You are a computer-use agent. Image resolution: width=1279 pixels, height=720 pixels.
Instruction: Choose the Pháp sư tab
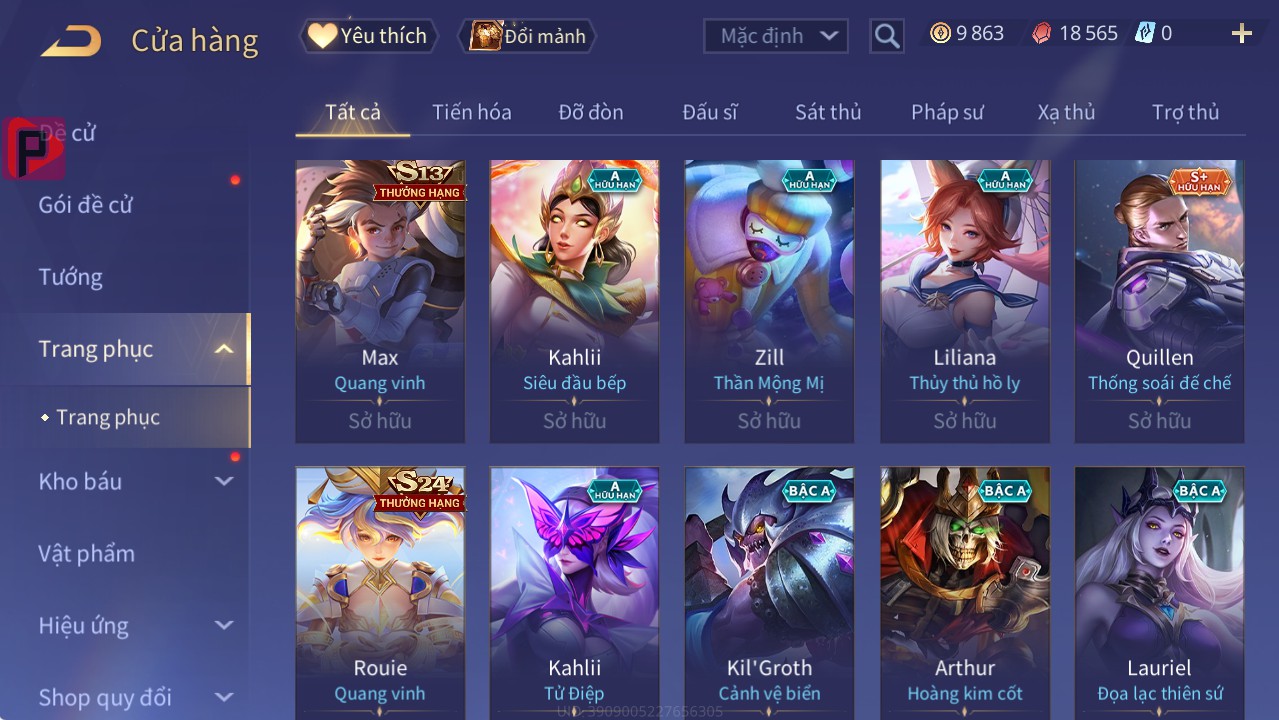[x=947, y=112]
